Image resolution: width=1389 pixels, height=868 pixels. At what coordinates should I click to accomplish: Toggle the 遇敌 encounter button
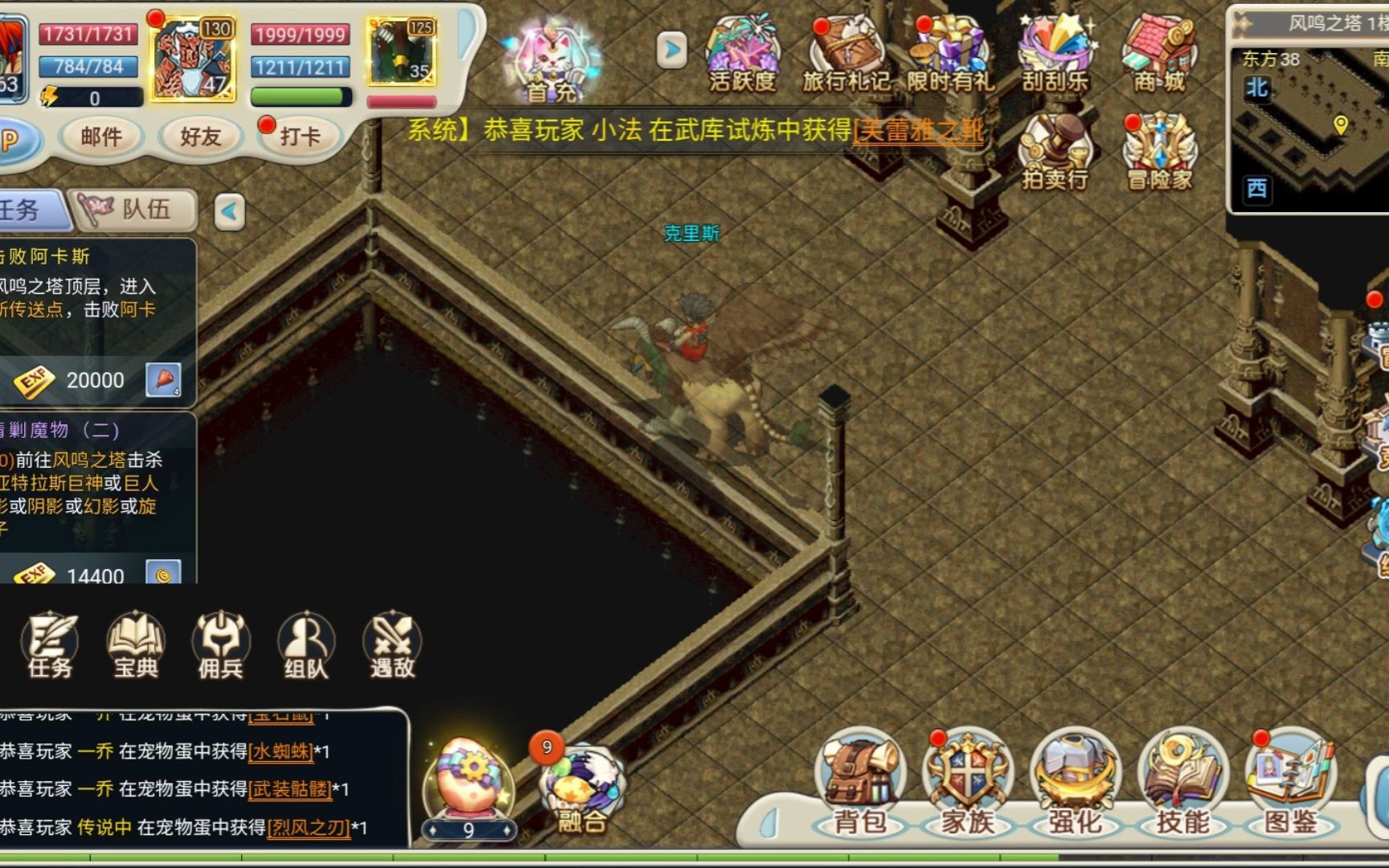click(x=392, y=645)
